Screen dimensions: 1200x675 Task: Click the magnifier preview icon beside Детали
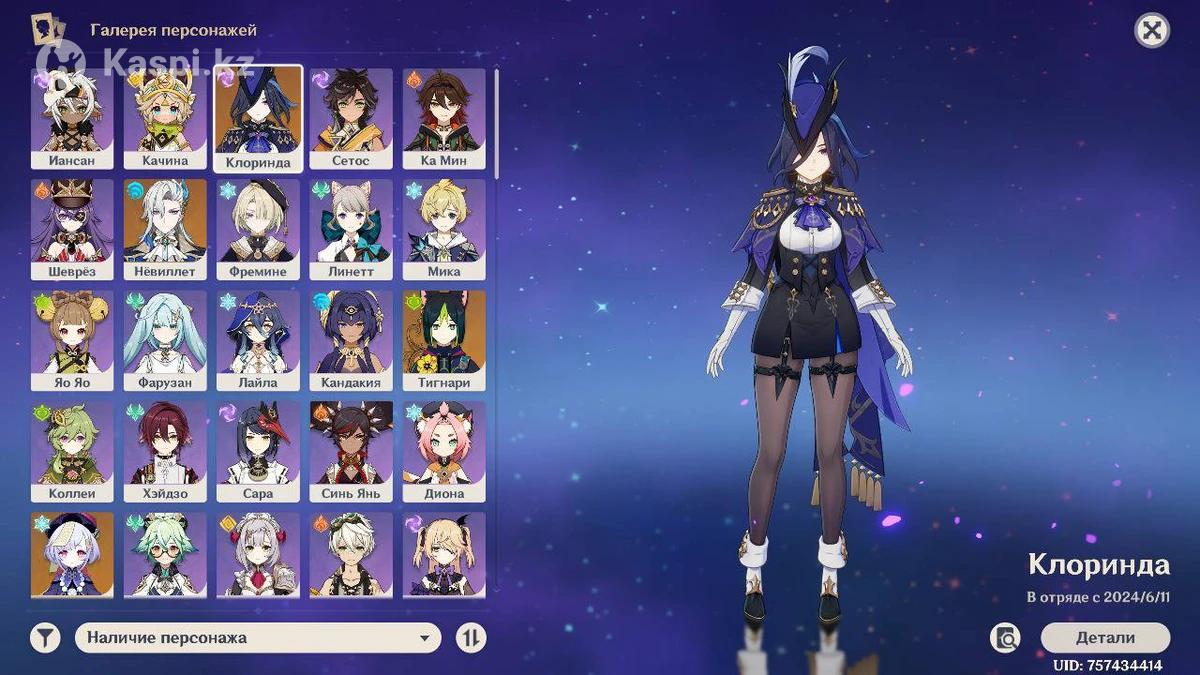(1005, 638)
